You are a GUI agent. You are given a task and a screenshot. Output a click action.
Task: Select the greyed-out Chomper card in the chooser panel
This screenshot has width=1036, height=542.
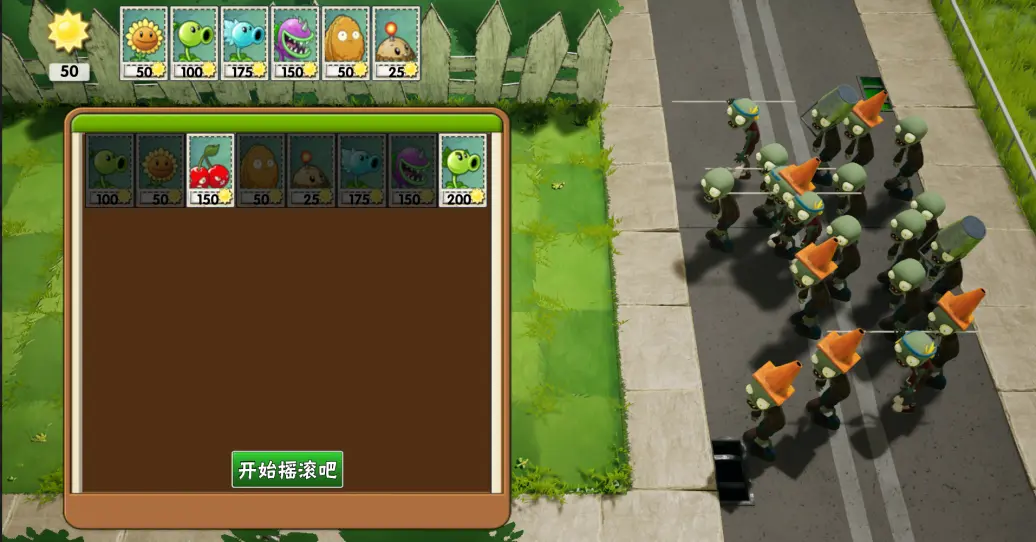coord(412,170)
